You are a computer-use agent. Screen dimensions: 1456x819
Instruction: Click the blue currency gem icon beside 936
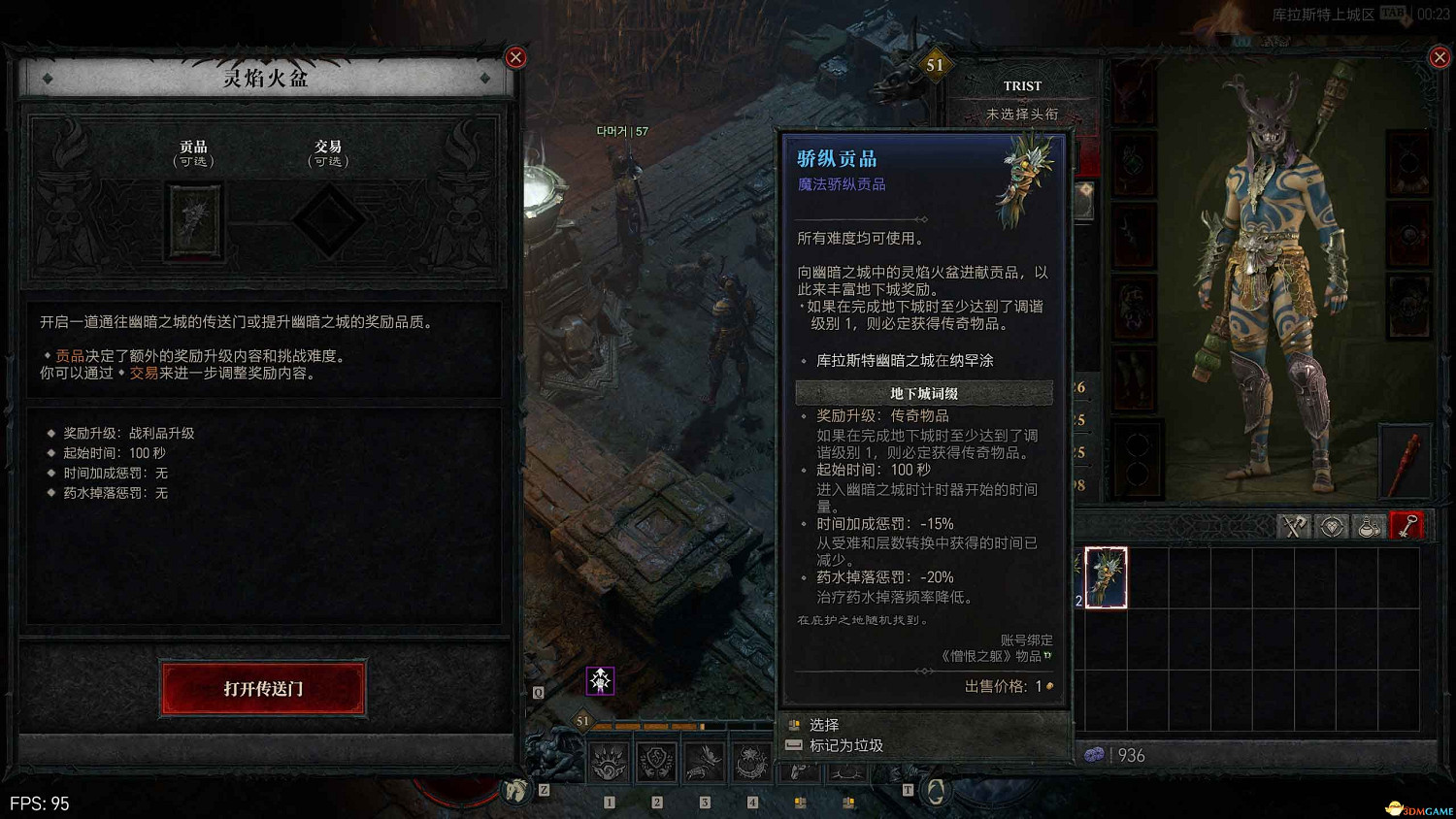tap(1096, 755)
